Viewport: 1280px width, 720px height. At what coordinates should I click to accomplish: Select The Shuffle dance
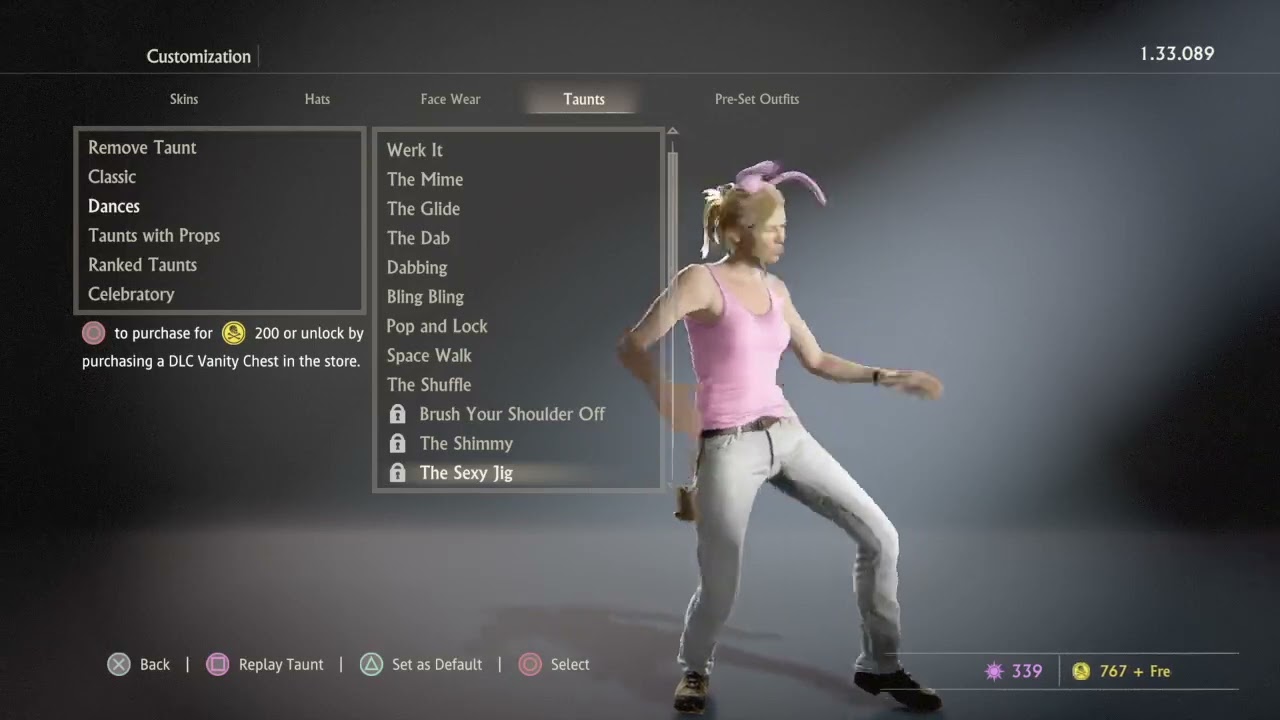(x=429, y=385)
